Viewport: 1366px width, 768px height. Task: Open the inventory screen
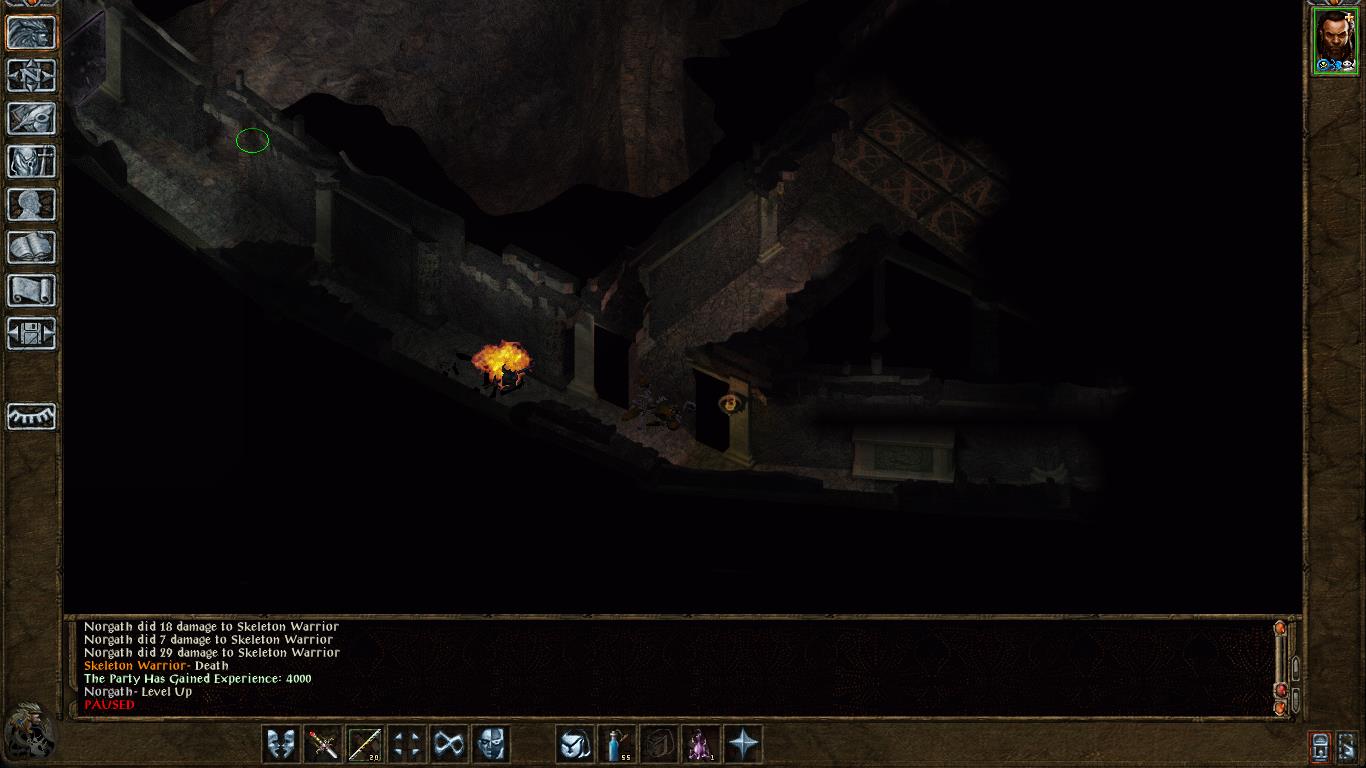click(x=32, y=161)
